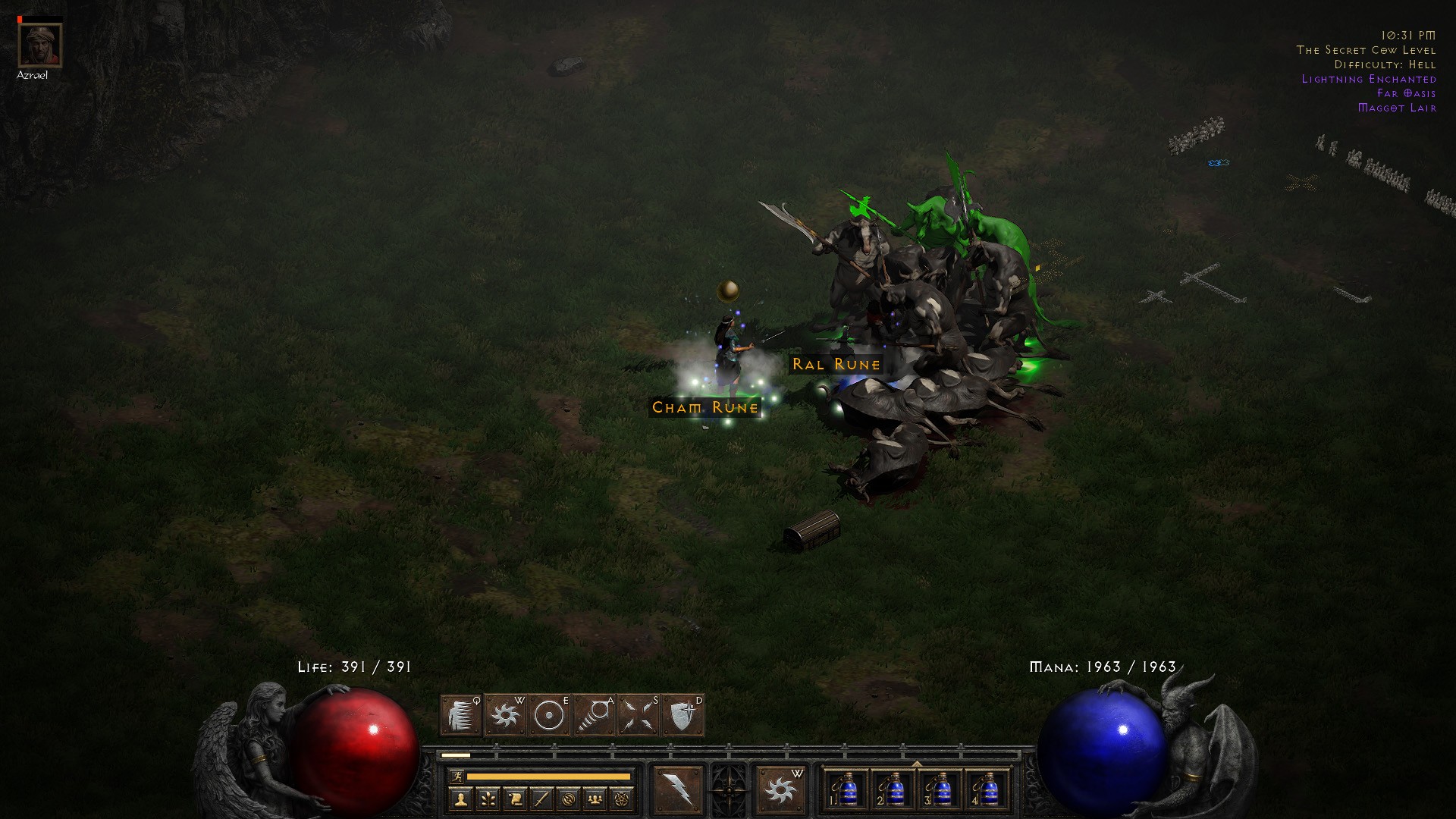Open the skill tree icon
1456x819 pixels.
pyautogui.click(x=488, y=799)
